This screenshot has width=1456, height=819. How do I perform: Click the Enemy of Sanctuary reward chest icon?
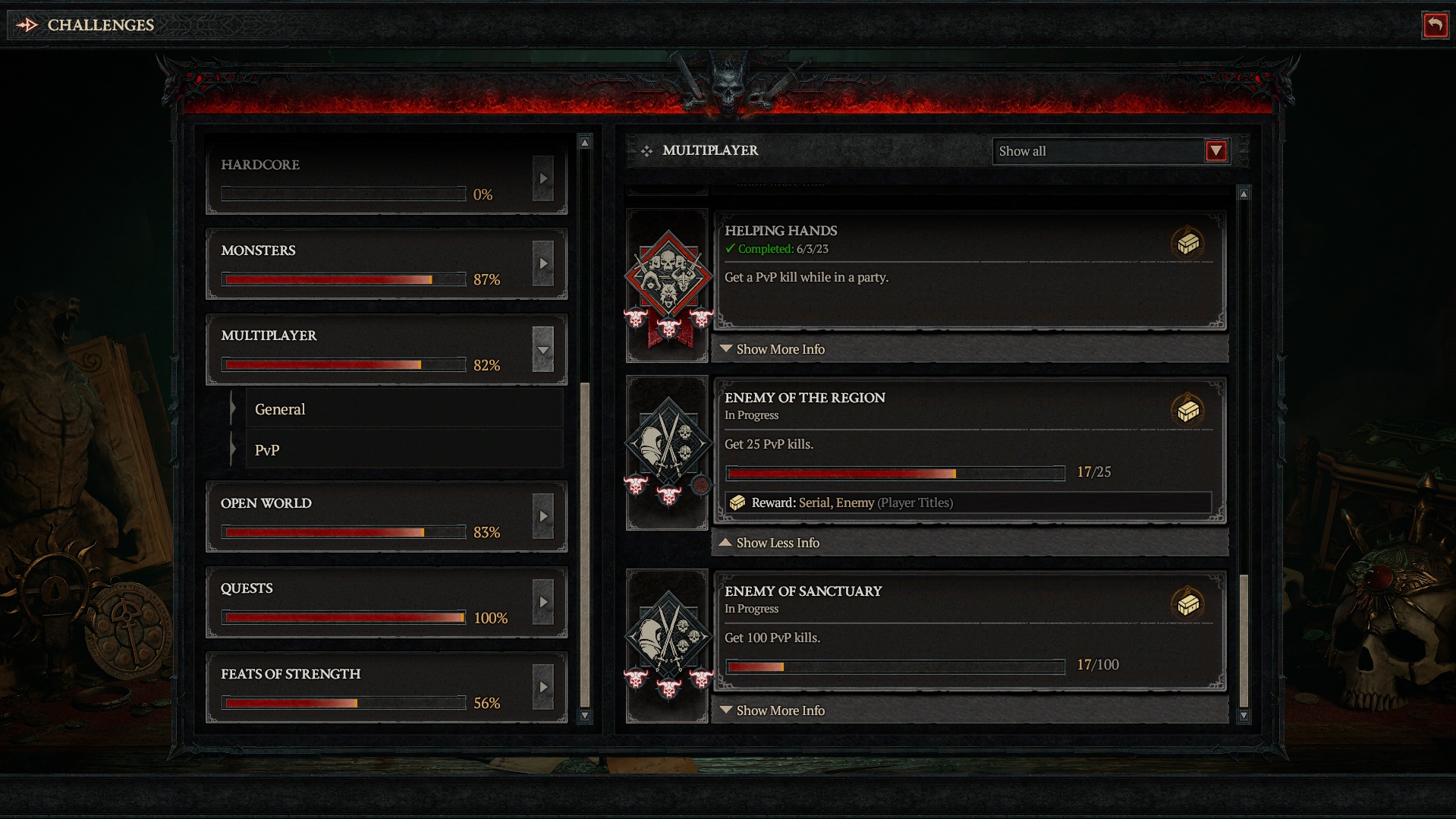tap(1187, 604)
